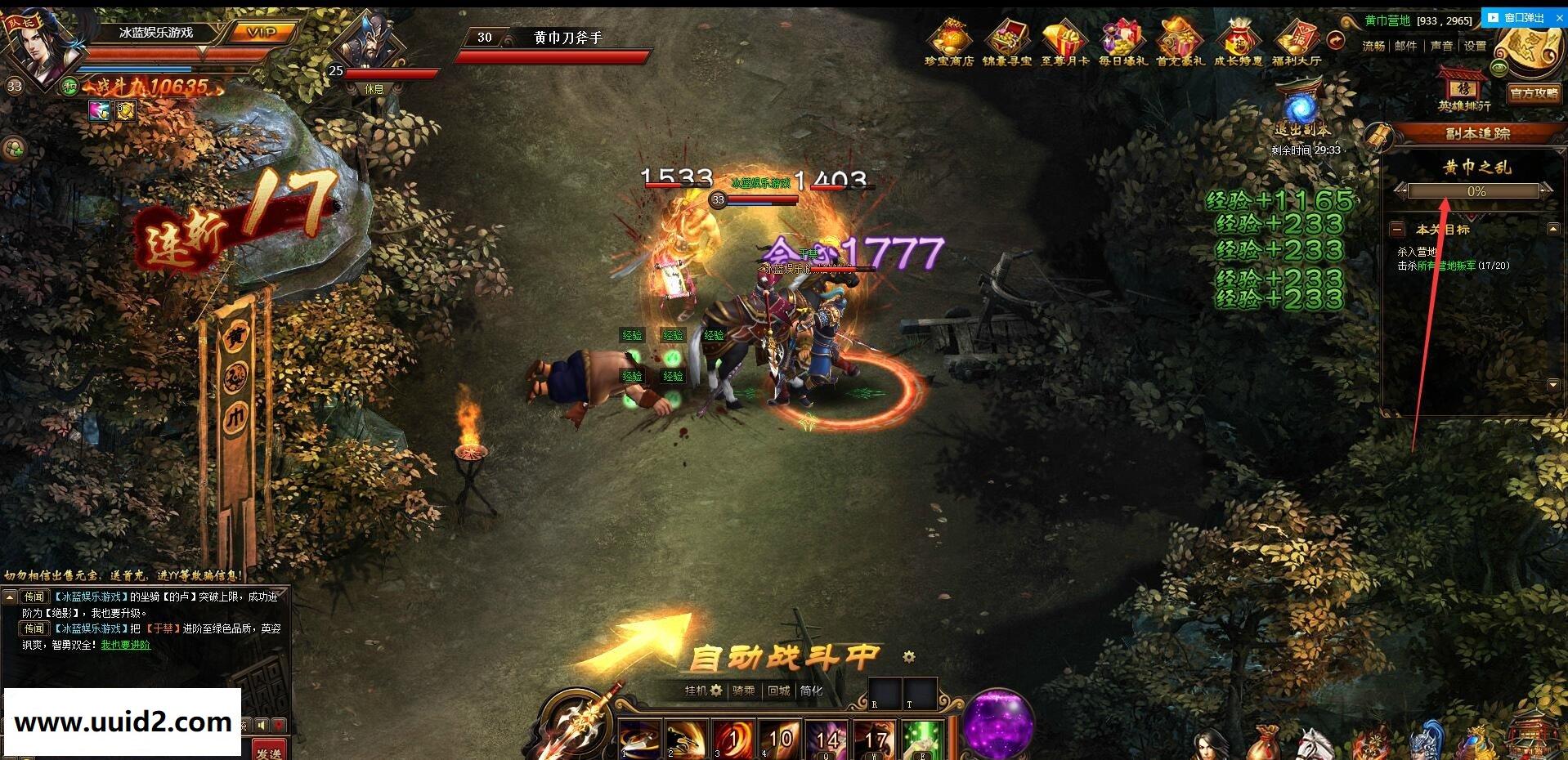Activate the green healing skill on the hotbar
This screenshot has width=1568, height=760.
(922, 740)
